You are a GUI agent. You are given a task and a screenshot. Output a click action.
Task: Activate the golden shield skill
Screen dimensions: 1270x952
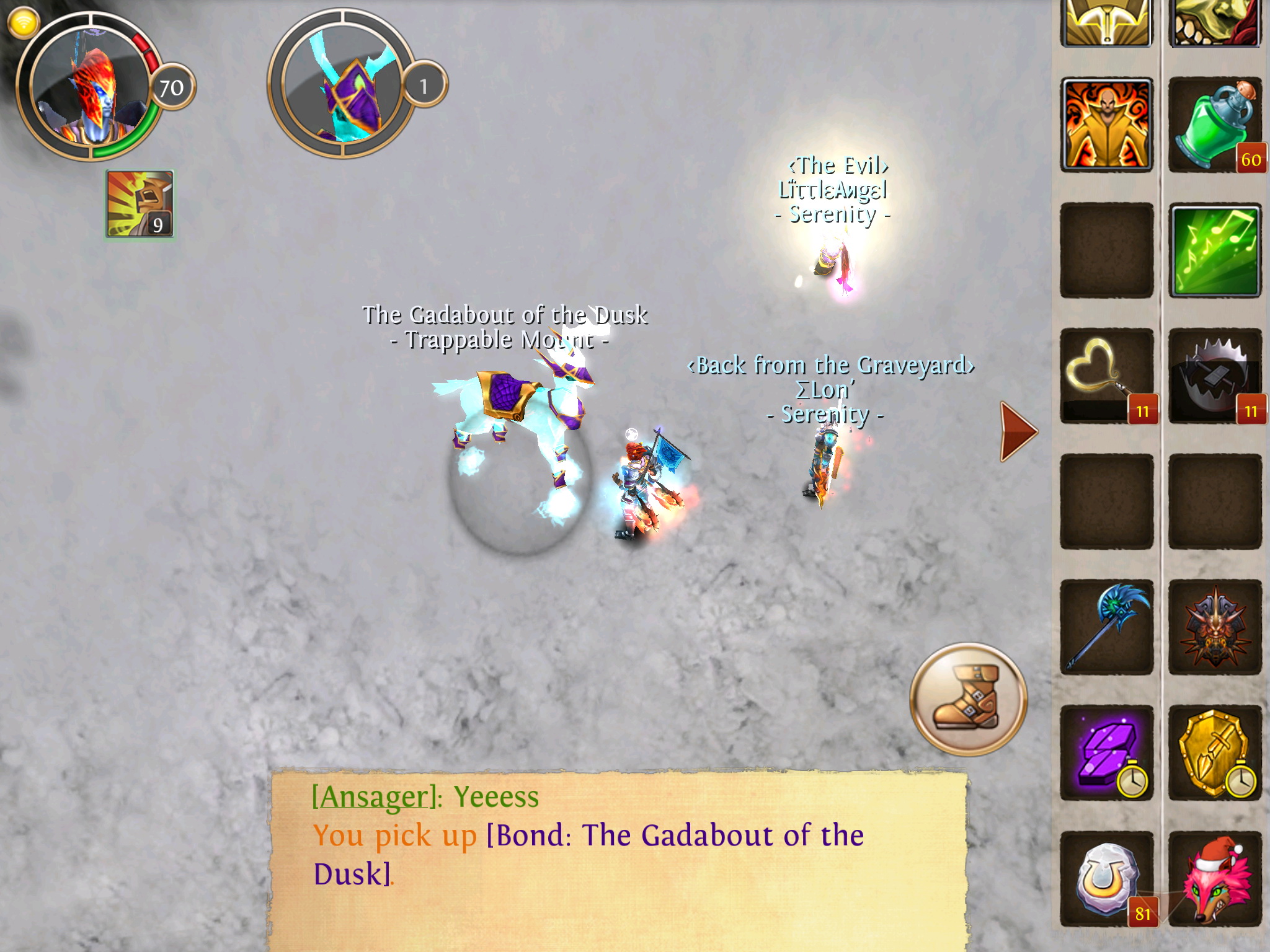pyautogui.click(x=1215, y=752)
